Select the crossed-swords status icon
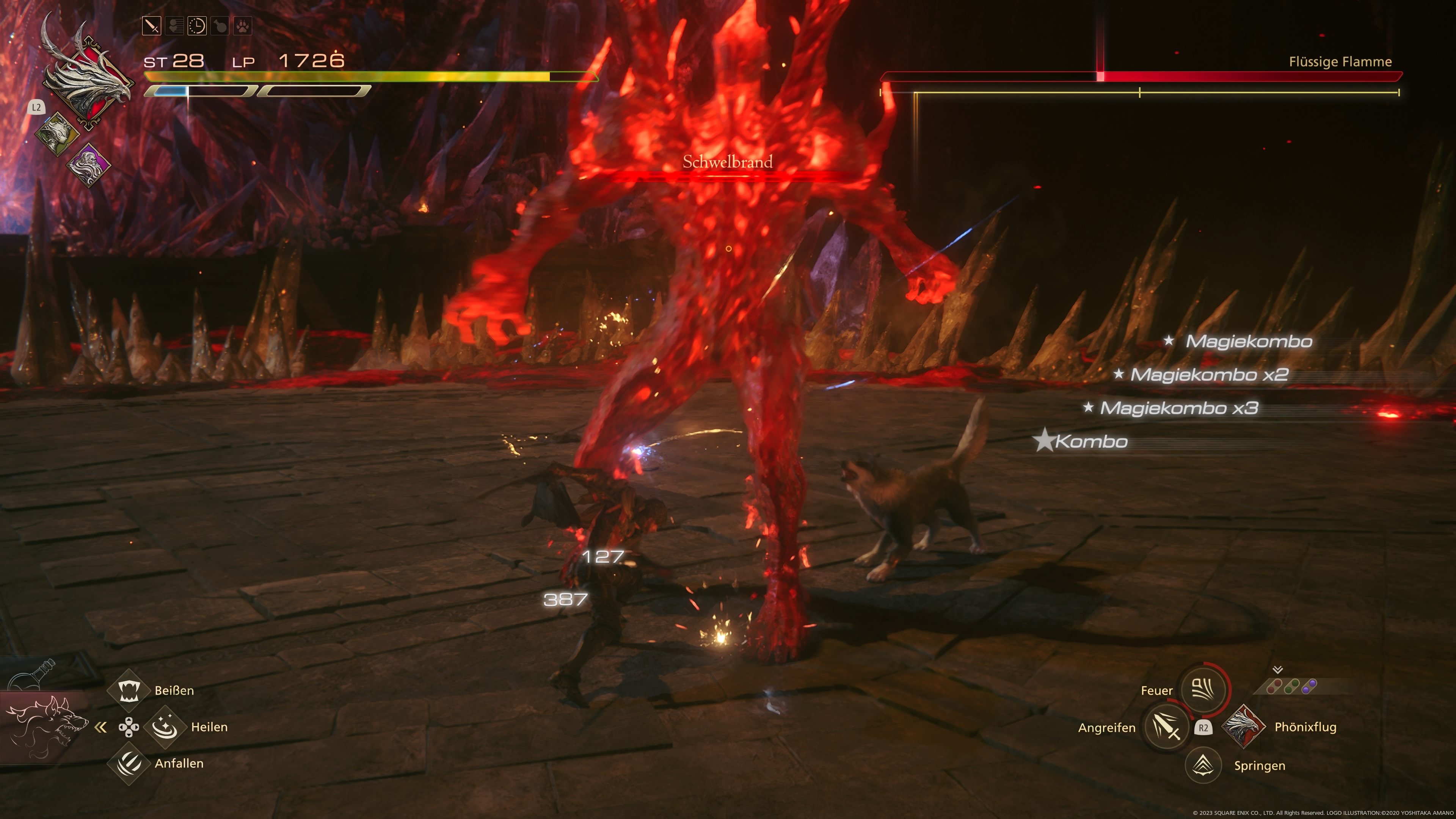The width and height of the screenshot is (1456, 819). coord(152,25)
